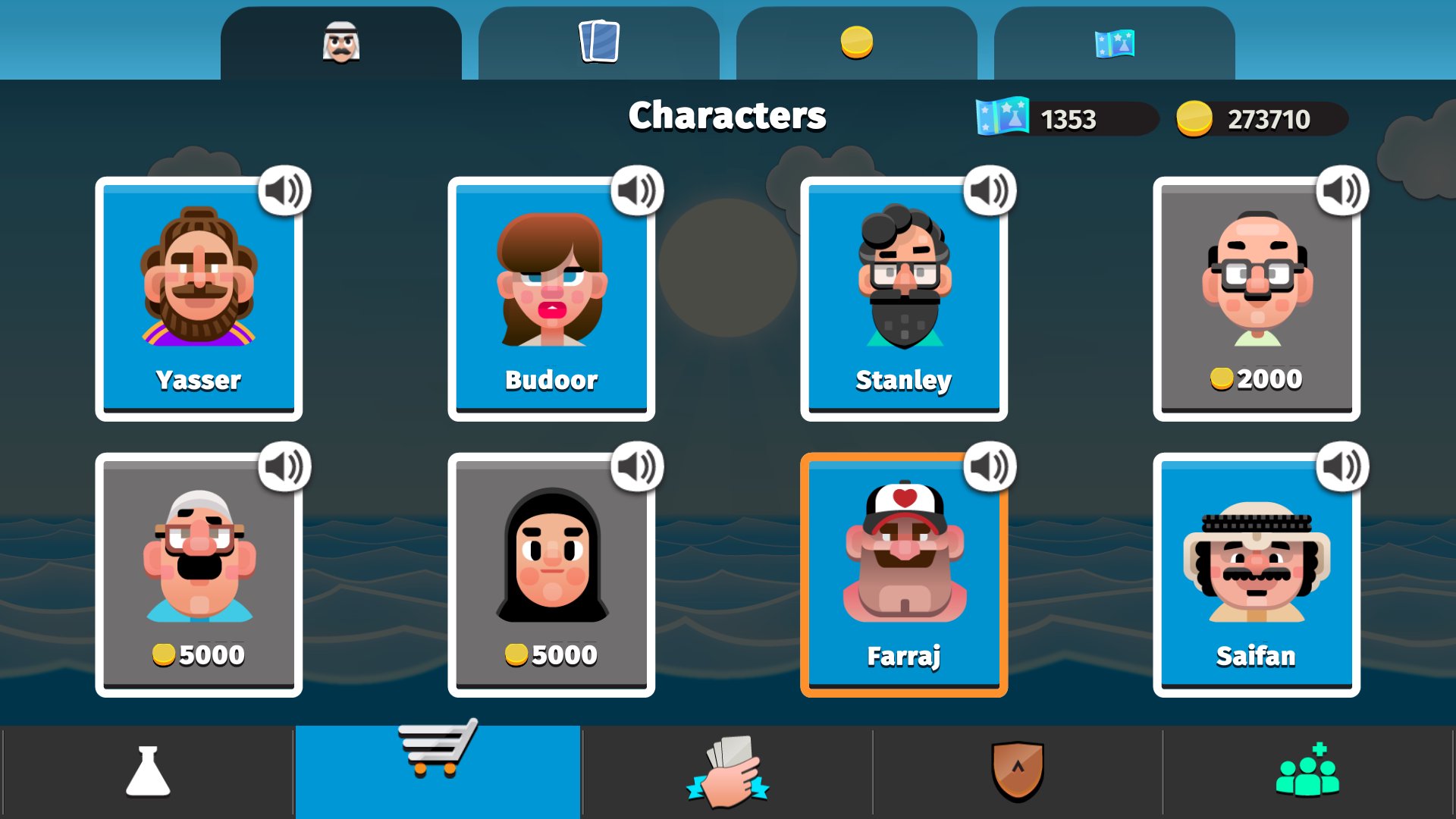The height and width of the screenshot is (819, 1456).
Task: Buy the black hijab character for 5000
Action: click(x=551, y=576)
